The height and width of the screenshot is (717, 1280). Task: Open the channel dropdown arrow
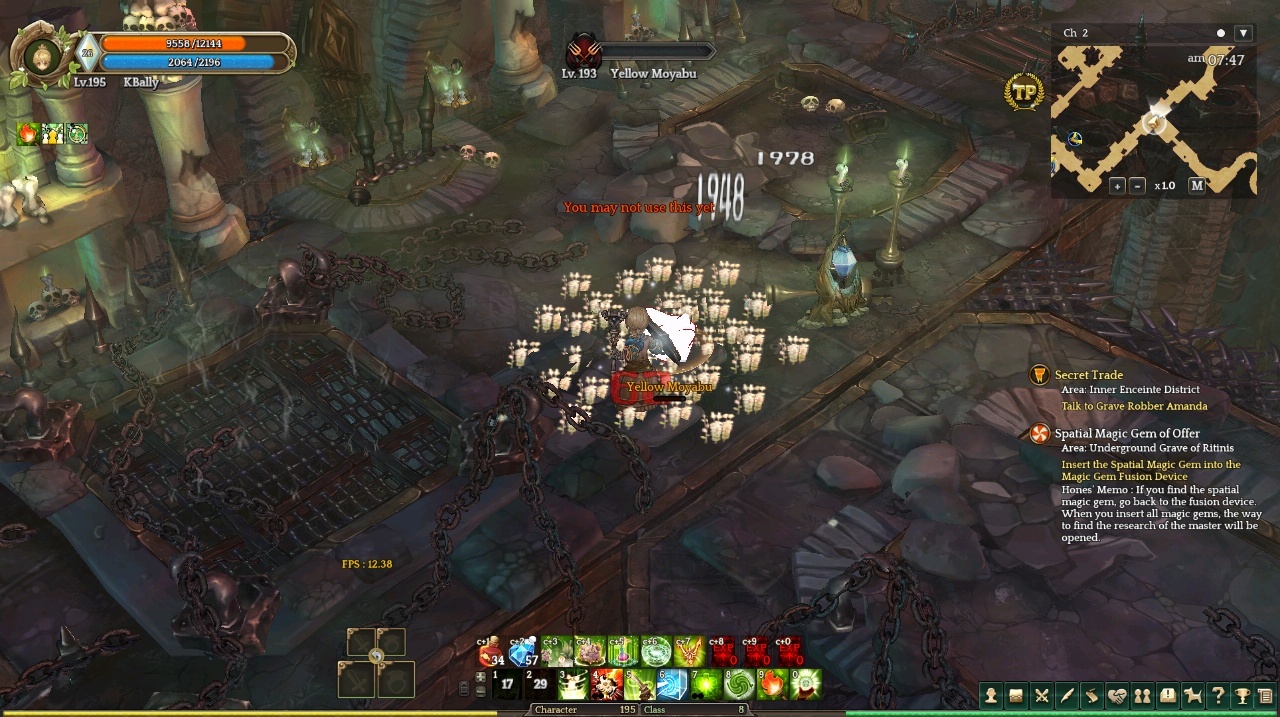pos(1243,33)
